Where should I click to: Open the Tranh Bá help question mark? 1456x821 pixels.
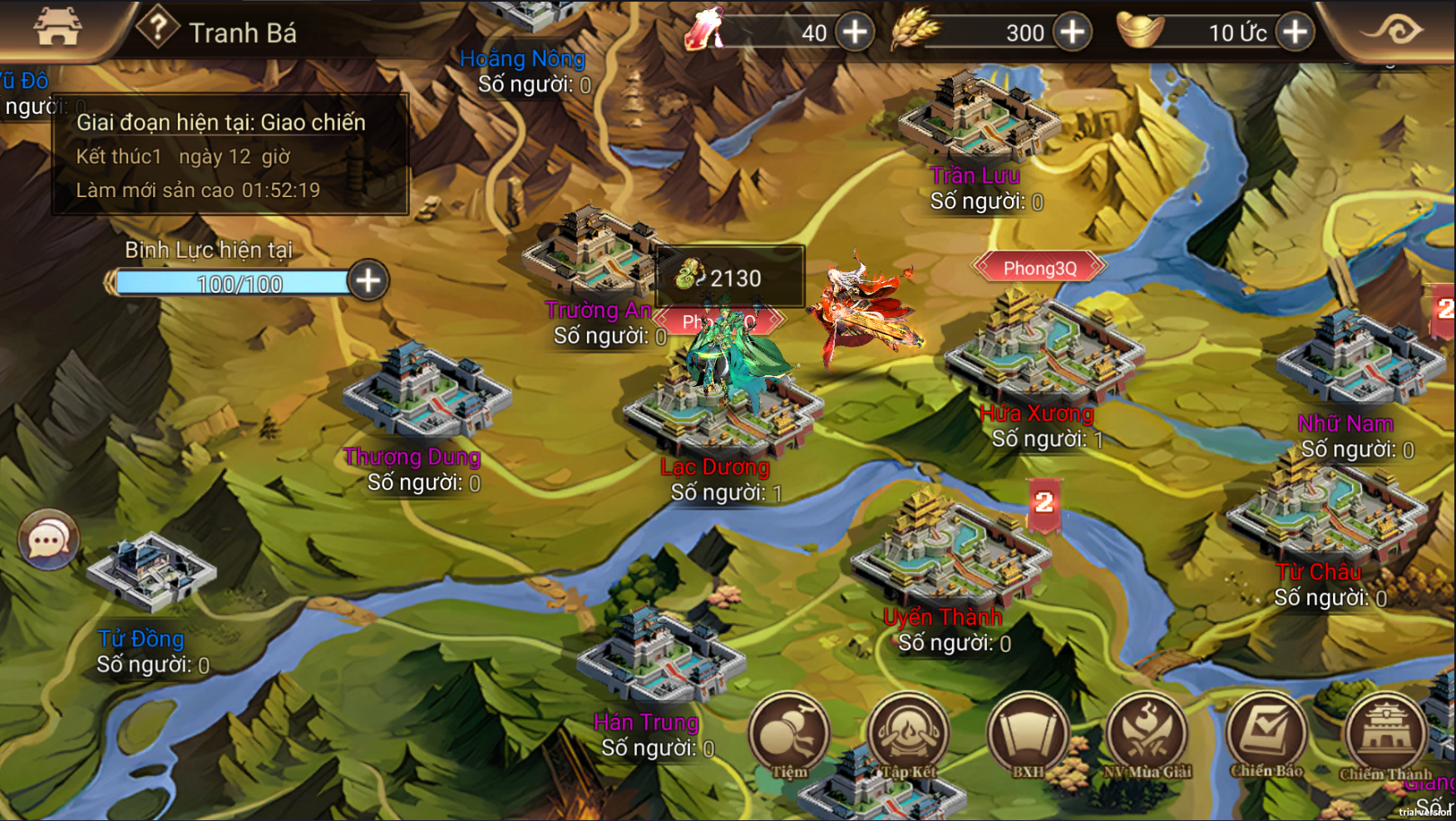(157, 29)
